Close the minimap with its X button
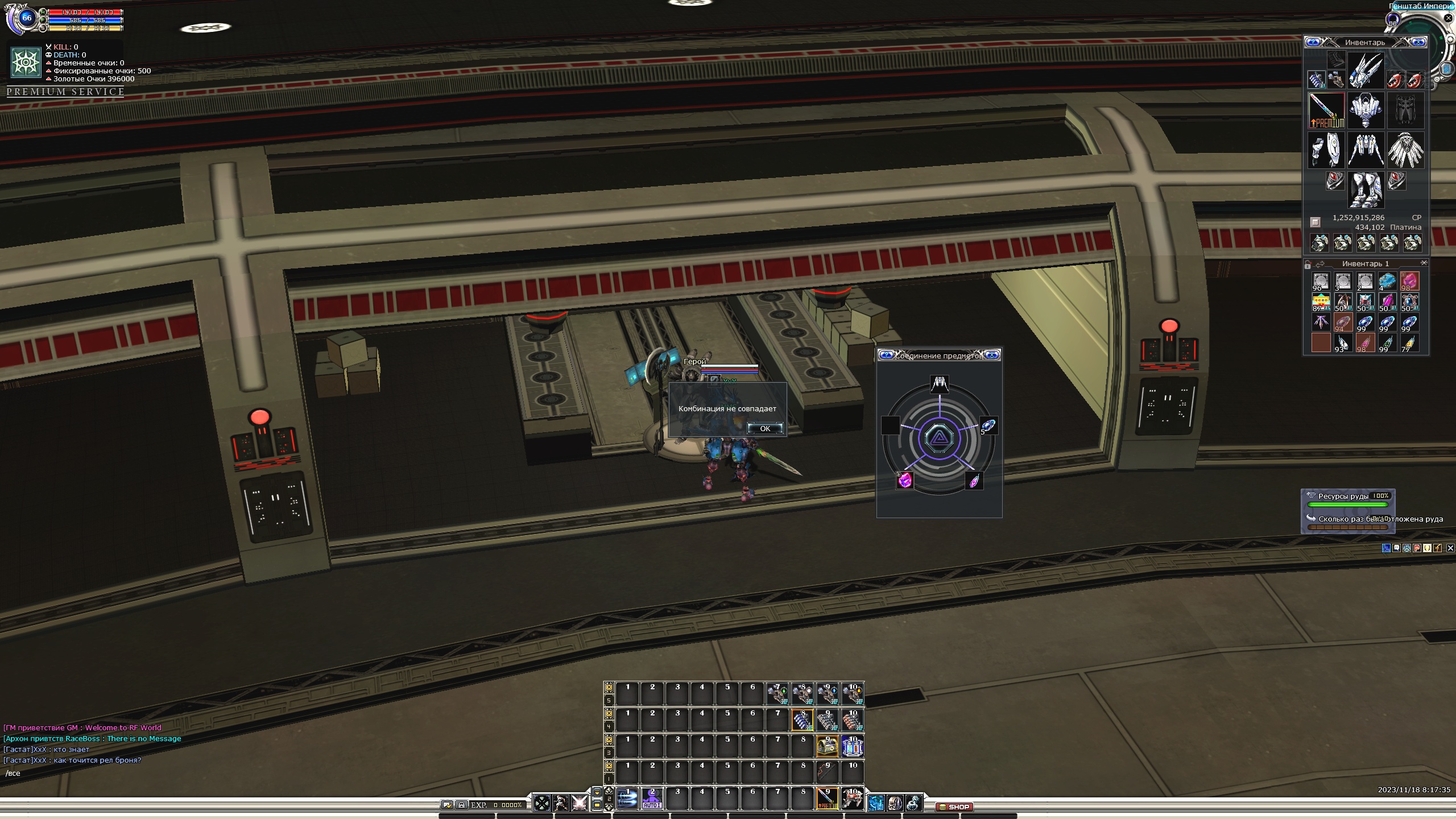Screen dimensions: 1456x819 1449,18
